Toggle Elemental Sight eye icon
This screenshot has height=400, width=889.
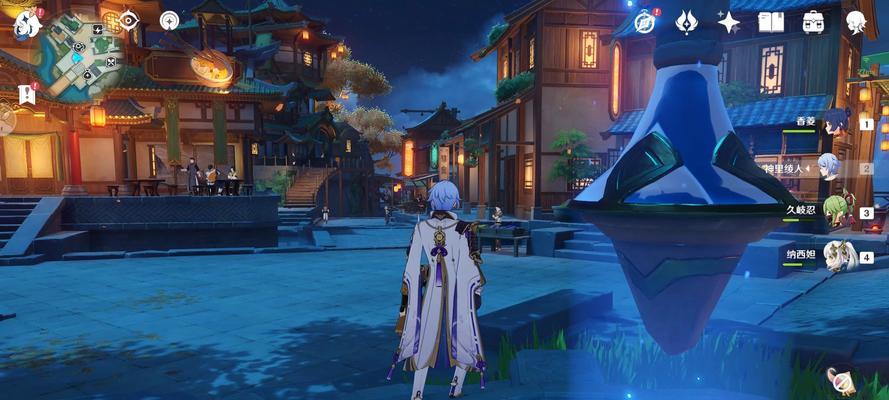click(130, 20)
